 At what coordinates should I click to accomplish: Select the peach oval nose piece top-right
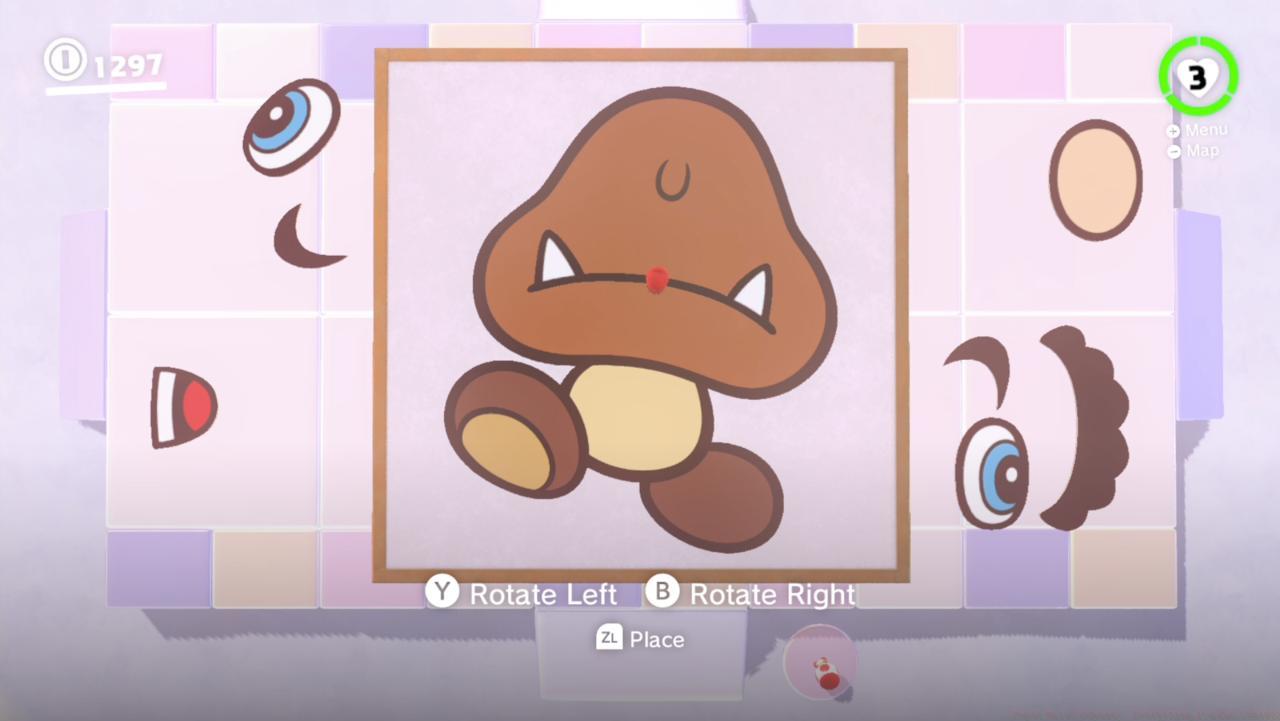point(1095,182)
